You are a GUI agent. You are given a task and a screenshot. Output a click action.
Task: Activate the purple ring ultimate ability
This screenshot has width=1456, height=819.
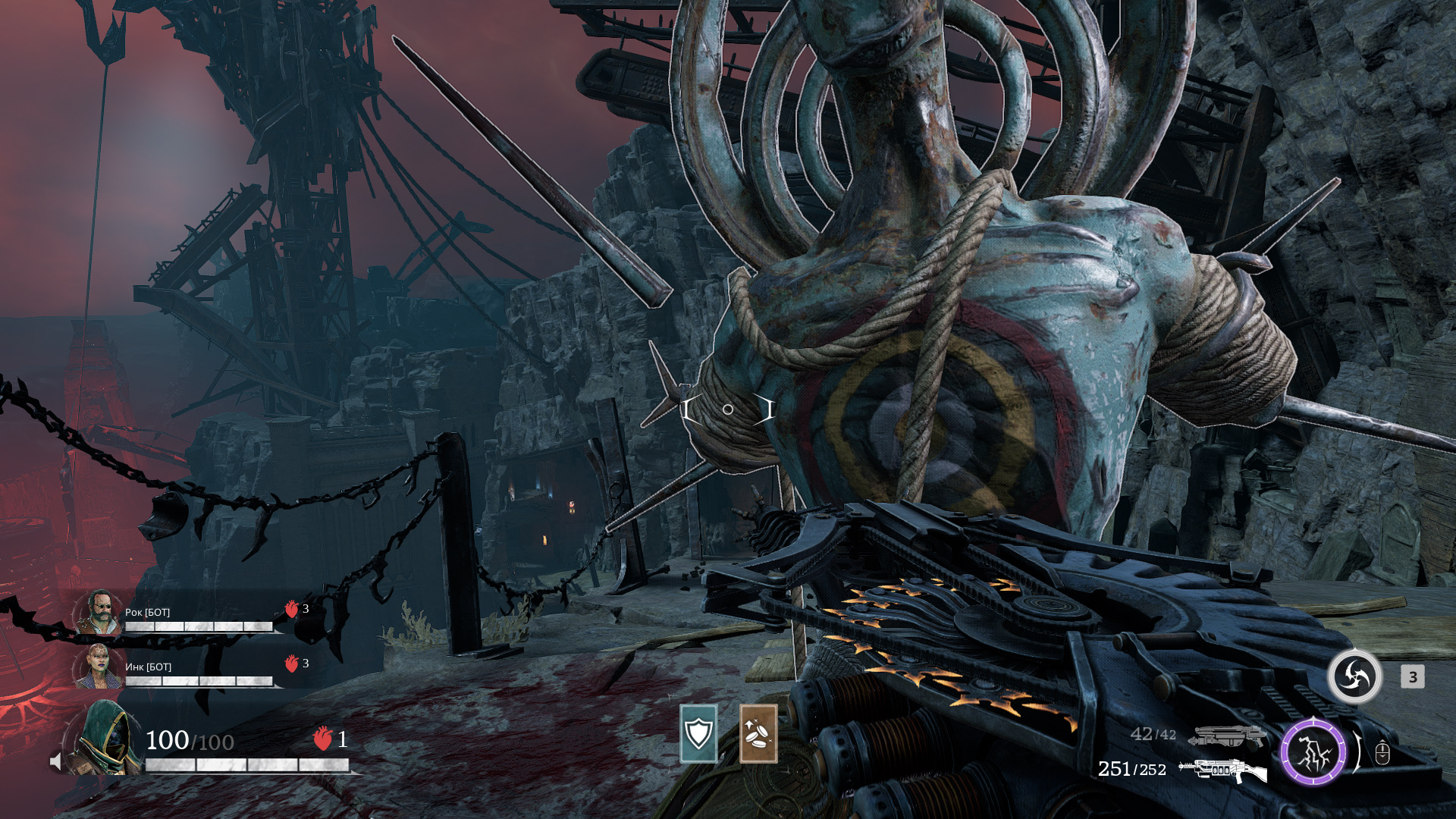point(1313,752)
